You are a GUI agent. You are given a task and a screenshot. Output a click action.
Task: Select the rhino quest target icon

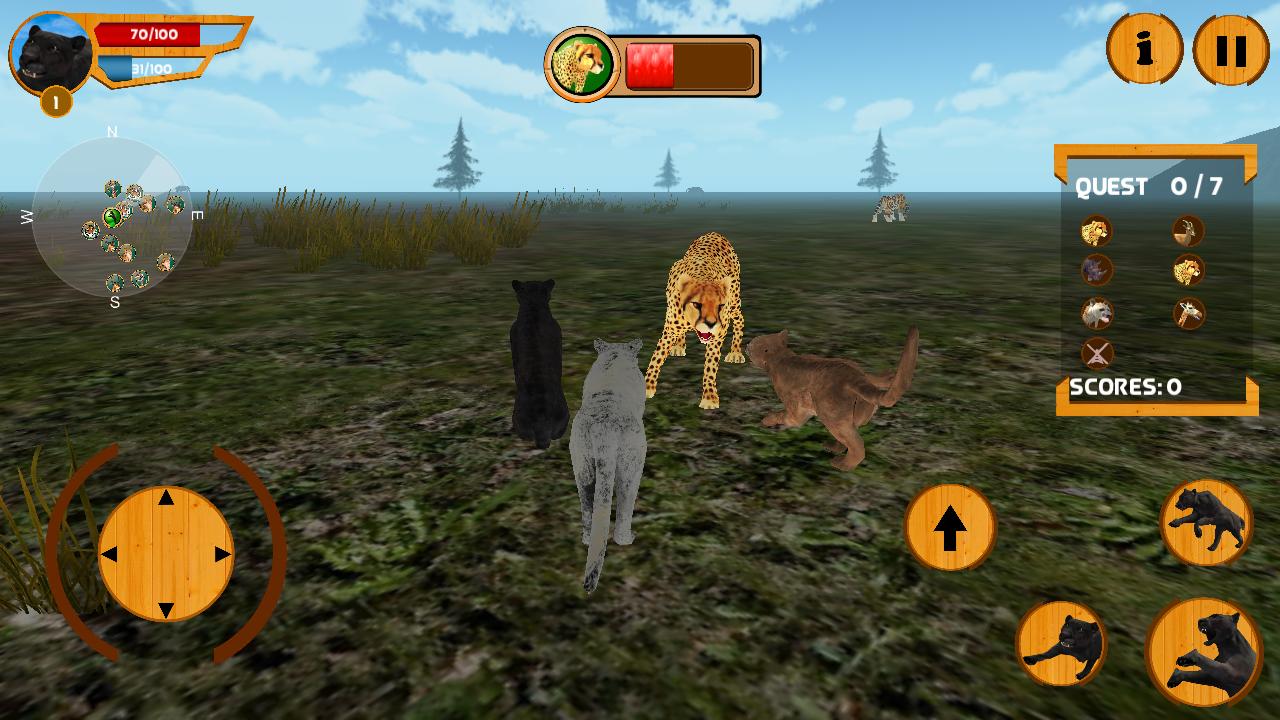point(1096,270)
